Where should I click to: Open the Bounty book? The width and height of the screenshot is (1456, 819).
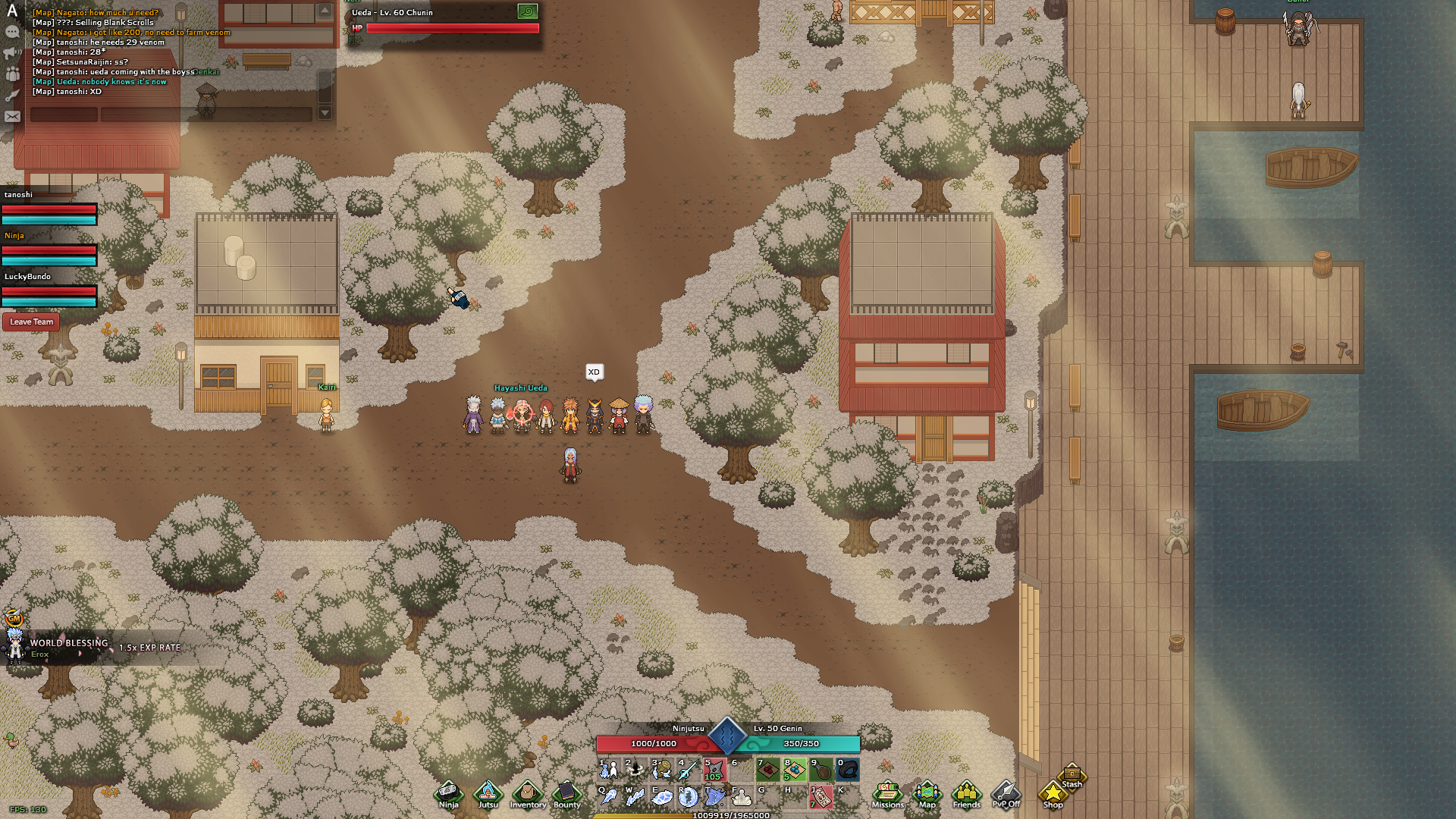click(566, 795)
